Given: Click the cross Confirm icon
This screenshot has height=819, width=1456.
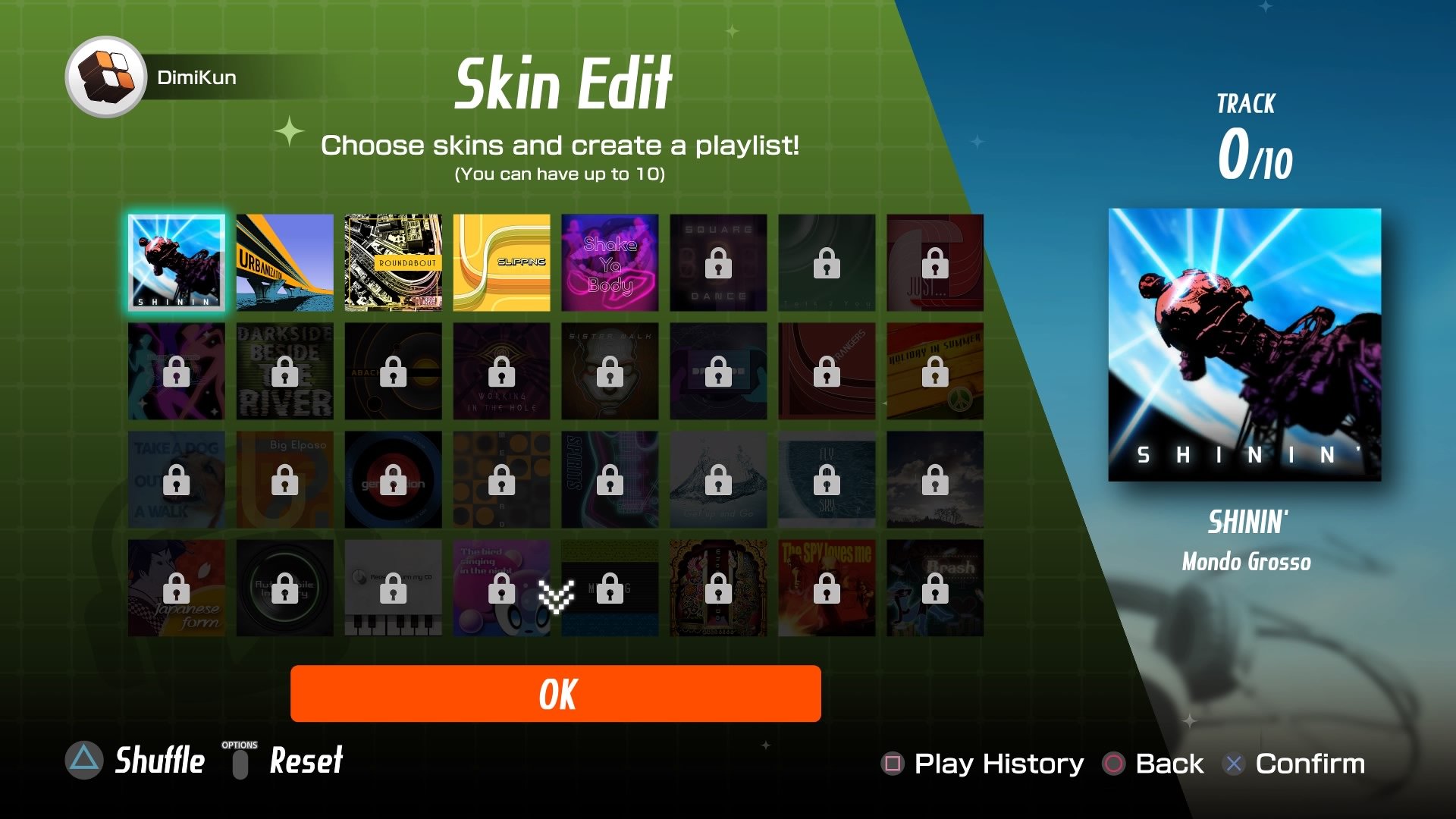Looking at the screenshot, I should click(x=1233, y=764).
